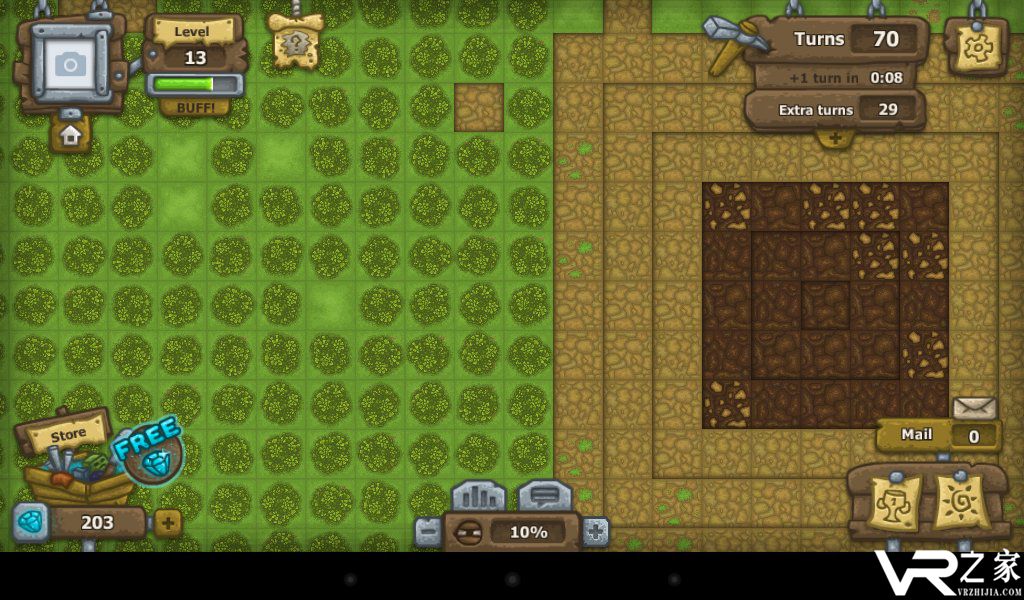Open the question mark quest scroll

[295, 42]
